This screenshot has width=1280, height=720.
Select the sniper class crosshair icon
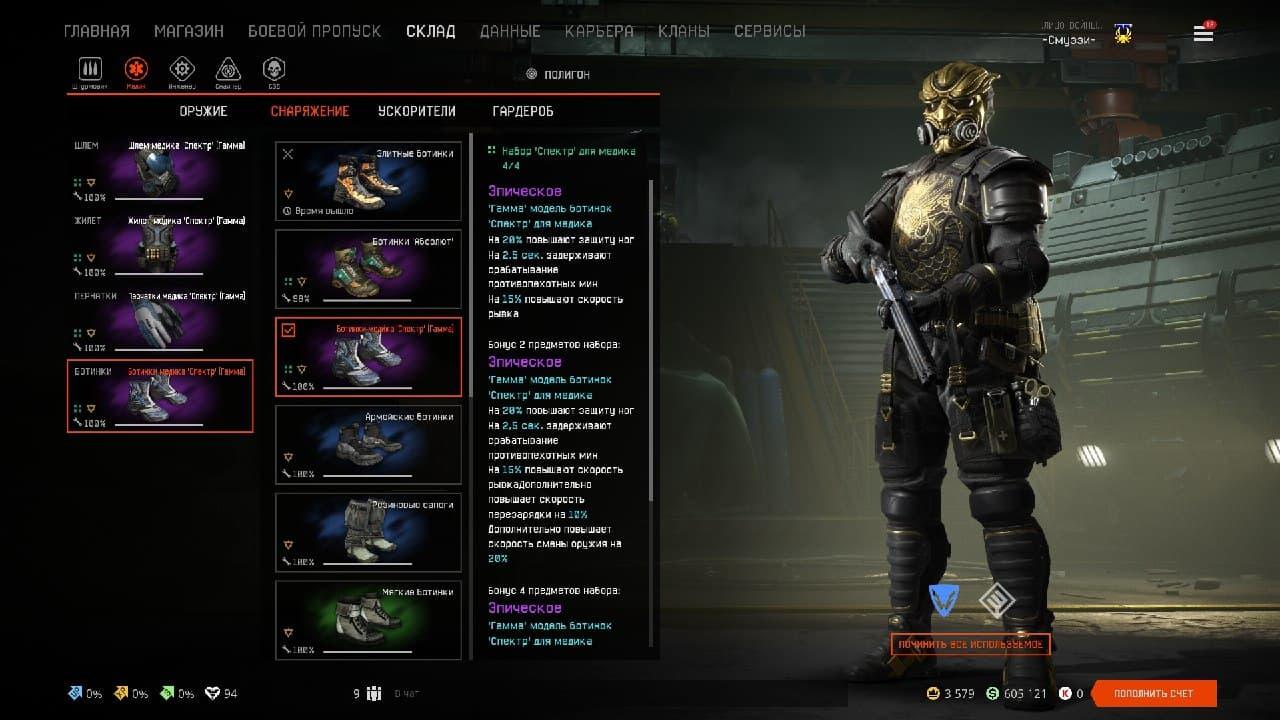(x=228, y=69)
